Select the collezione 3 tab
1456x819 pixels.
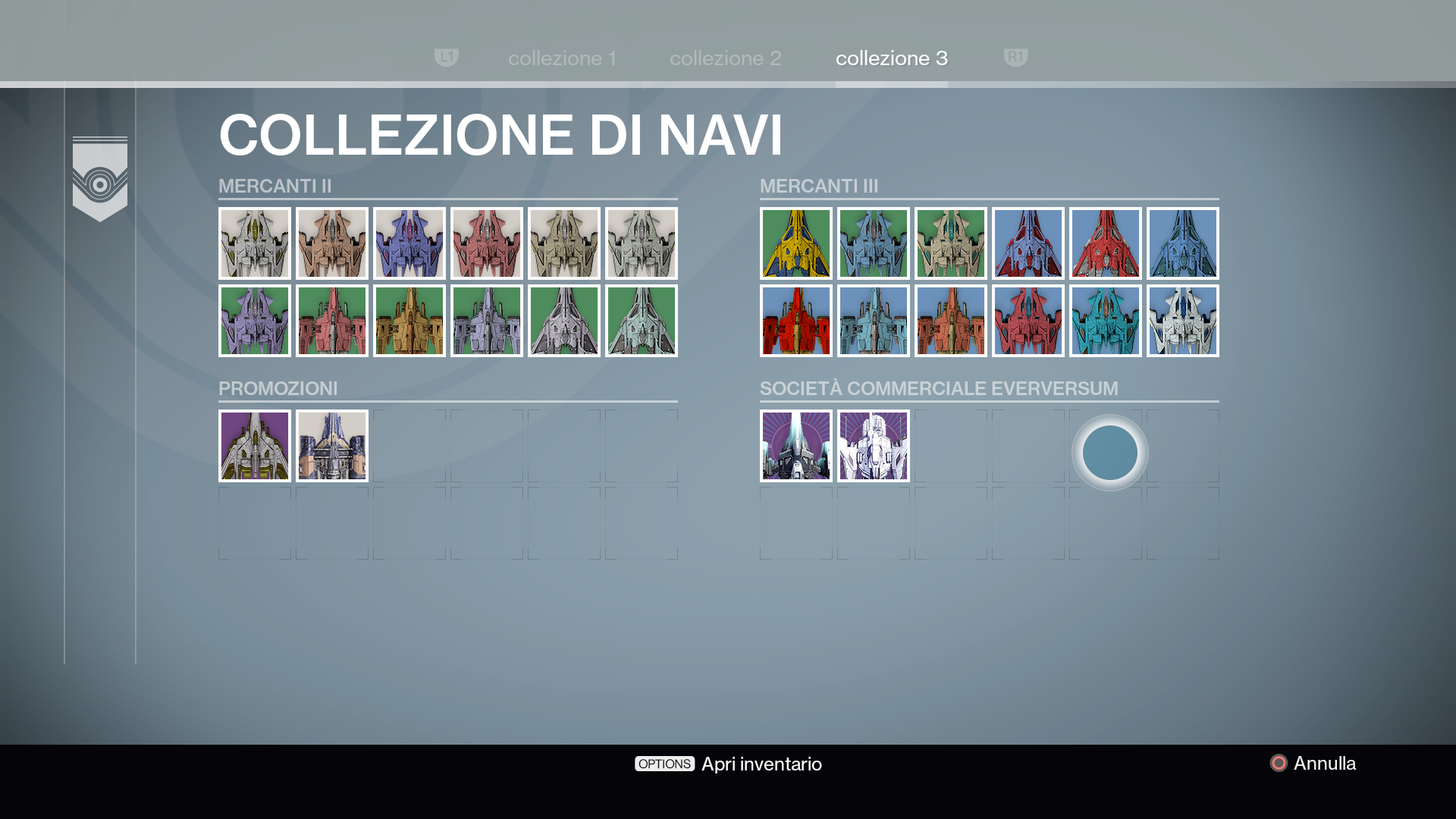[891, 58]
